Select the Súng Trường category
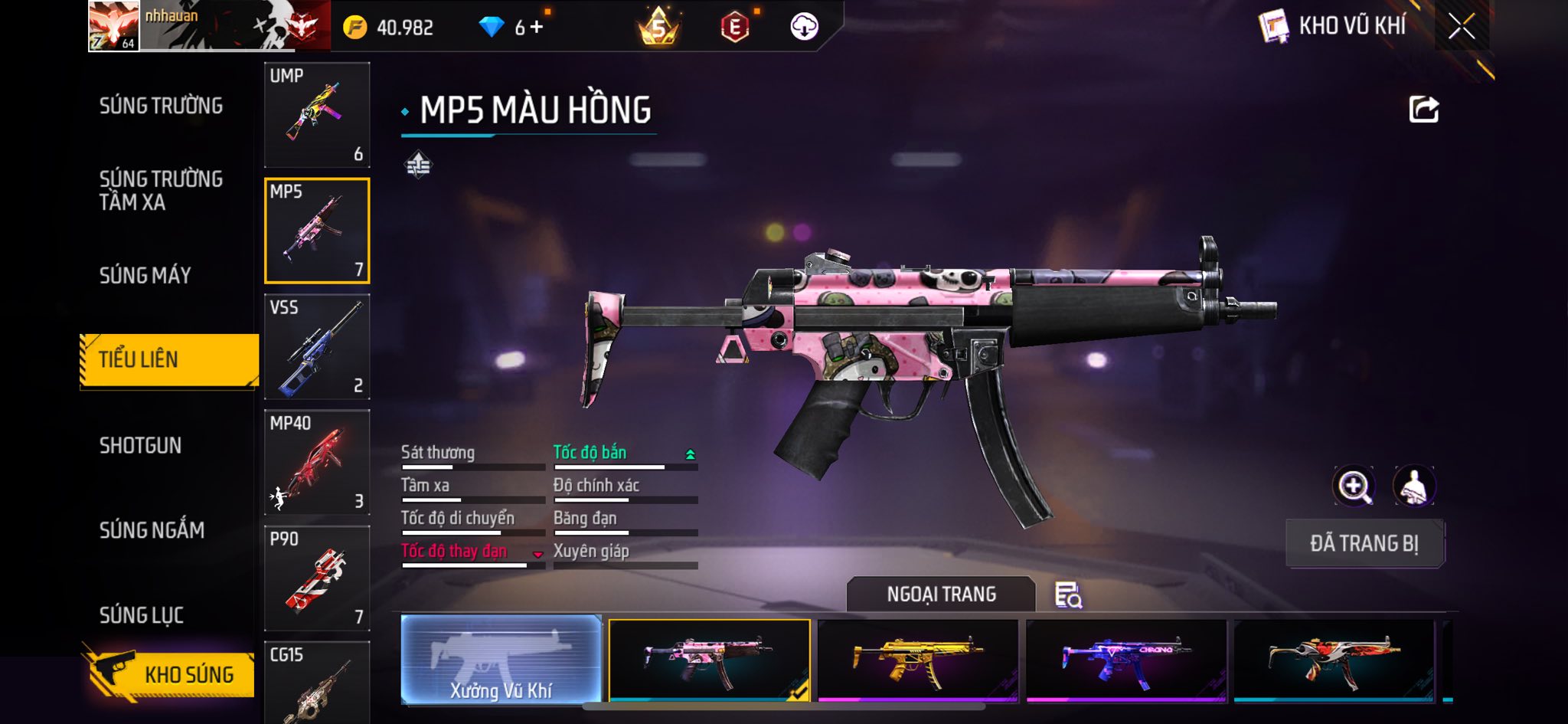 click(161, 106)
